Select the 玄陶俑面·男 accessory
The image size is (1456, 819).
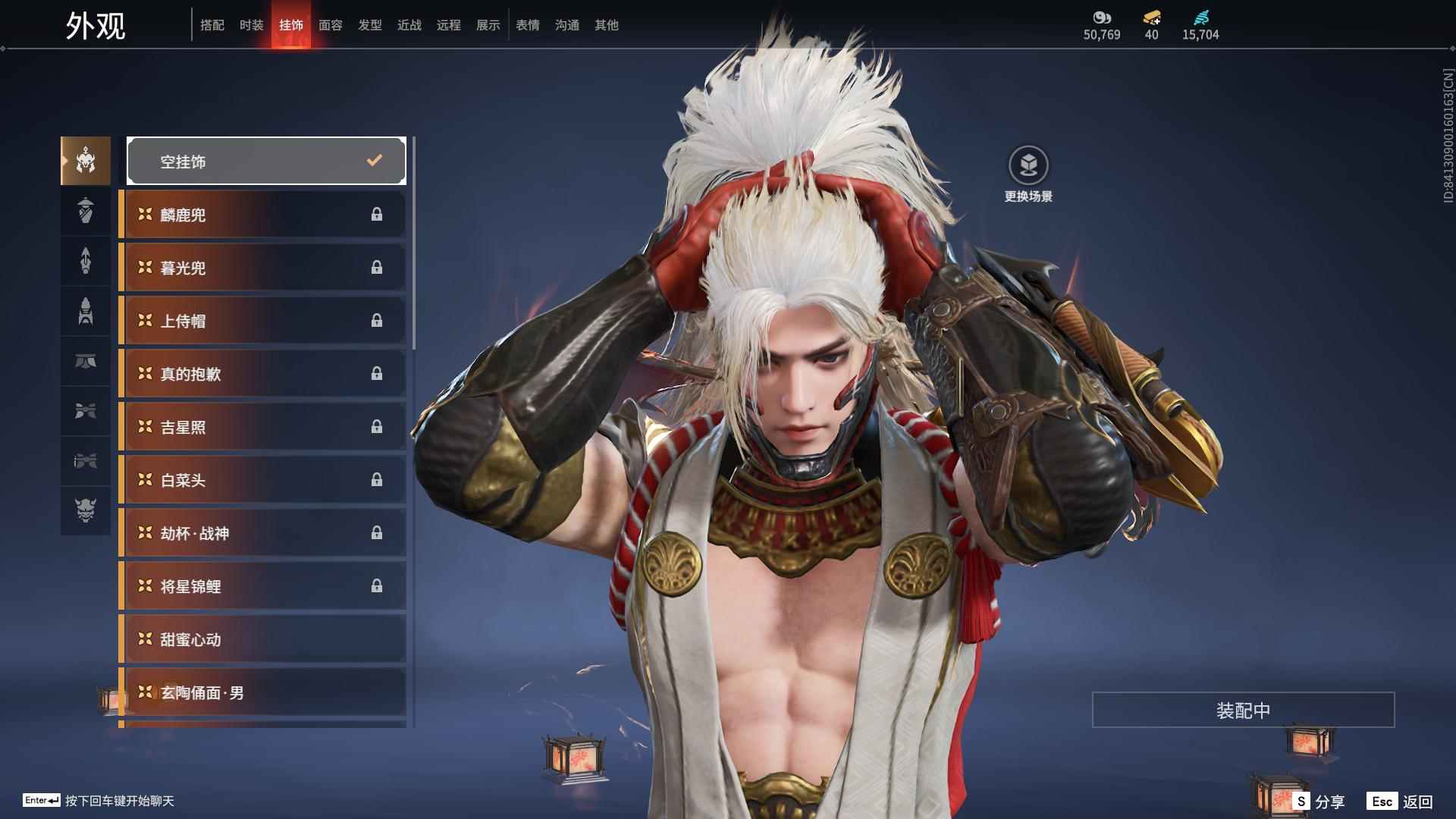click(x=263, y=692)
